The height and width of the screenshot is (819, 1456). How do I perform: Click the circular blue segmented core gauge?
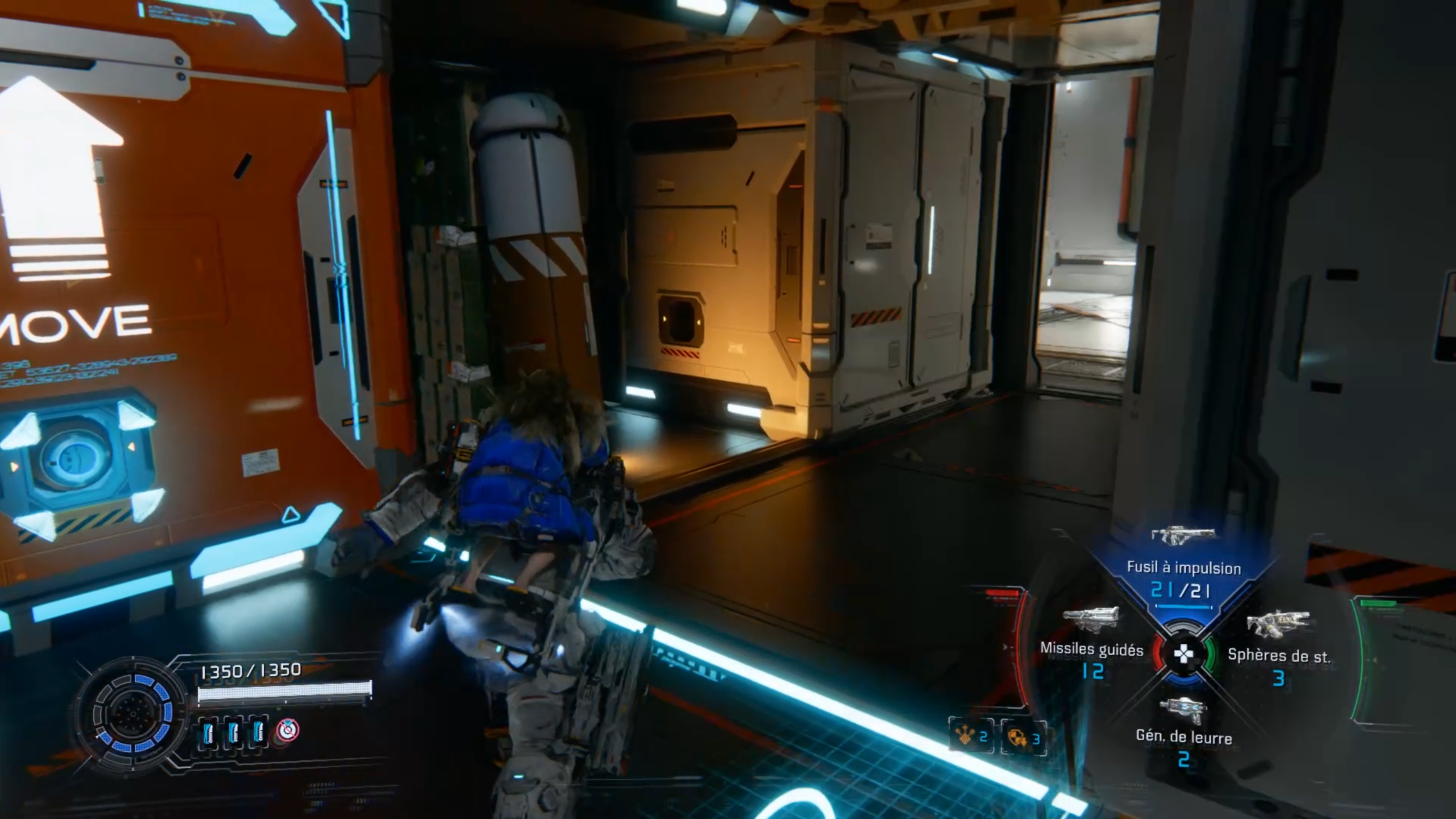tap(132, 714)
